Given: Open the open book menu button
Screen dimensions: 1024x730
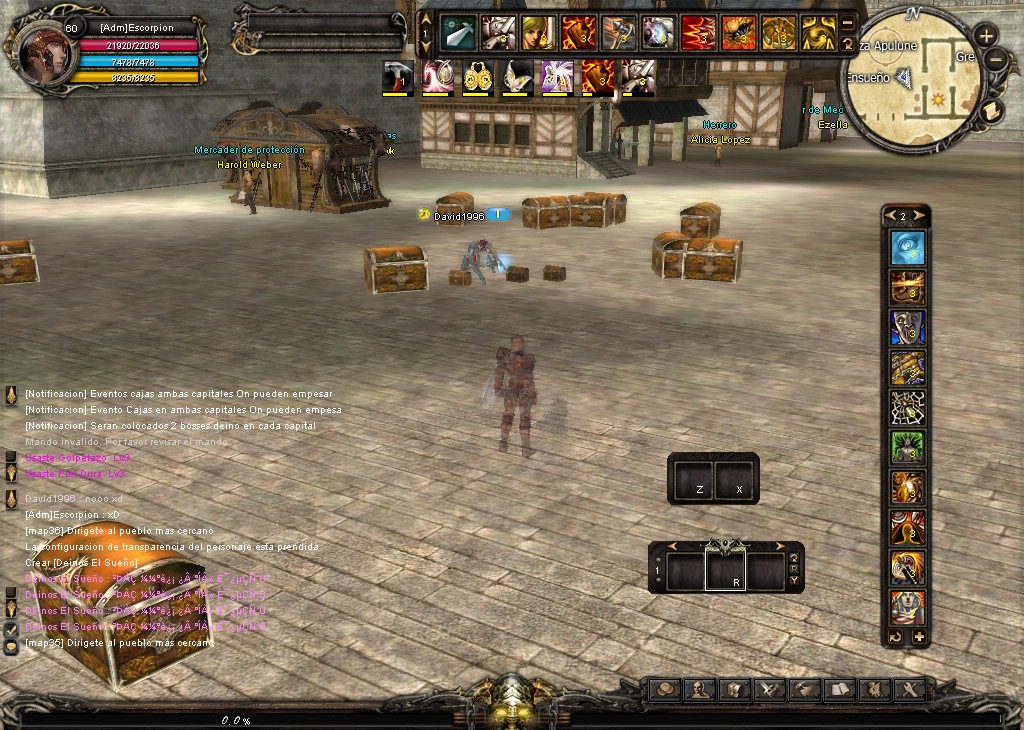Looking at the screenshot, I should click(x=839, y=689).
